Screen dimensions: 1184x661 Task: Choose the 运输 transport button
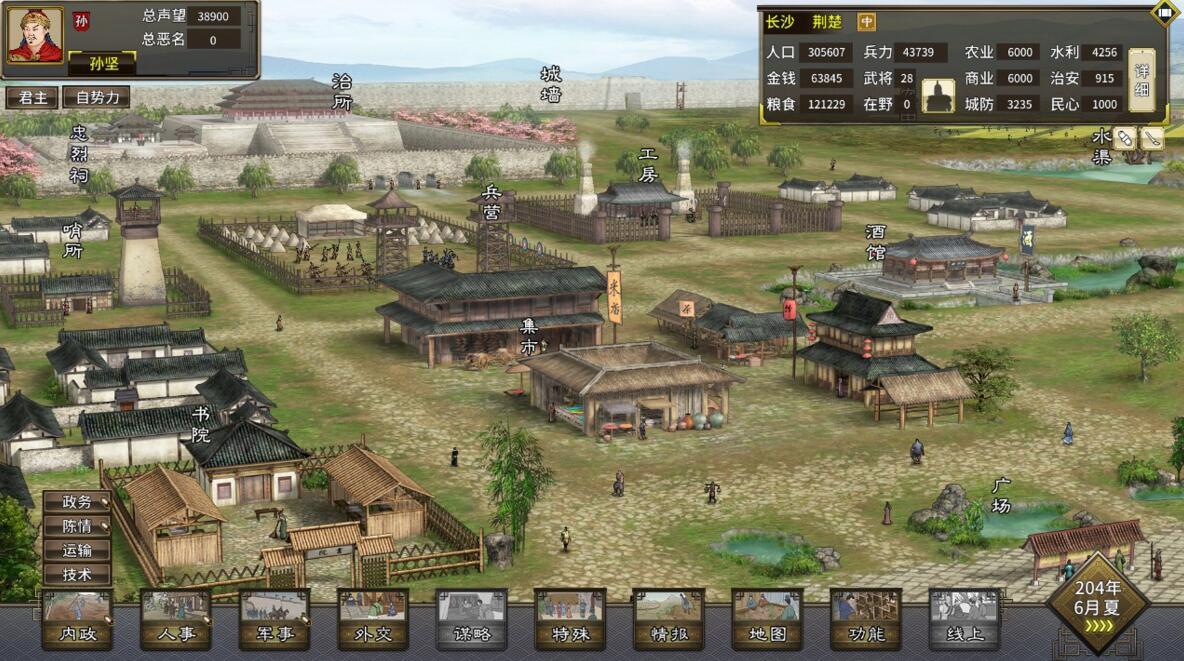coord(77,550)
